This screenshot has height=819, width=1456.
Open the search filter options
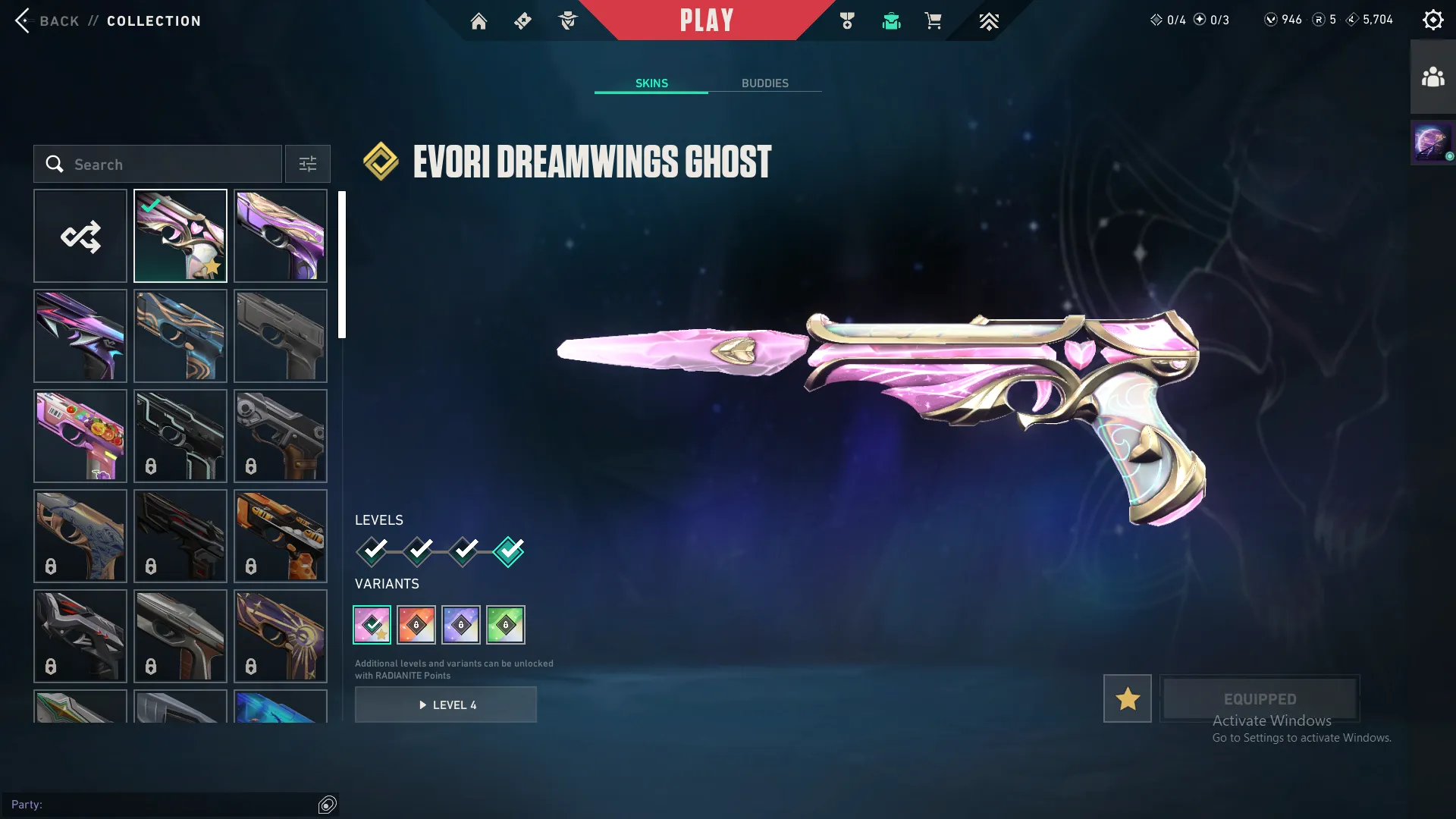click(x=307, y=164)
